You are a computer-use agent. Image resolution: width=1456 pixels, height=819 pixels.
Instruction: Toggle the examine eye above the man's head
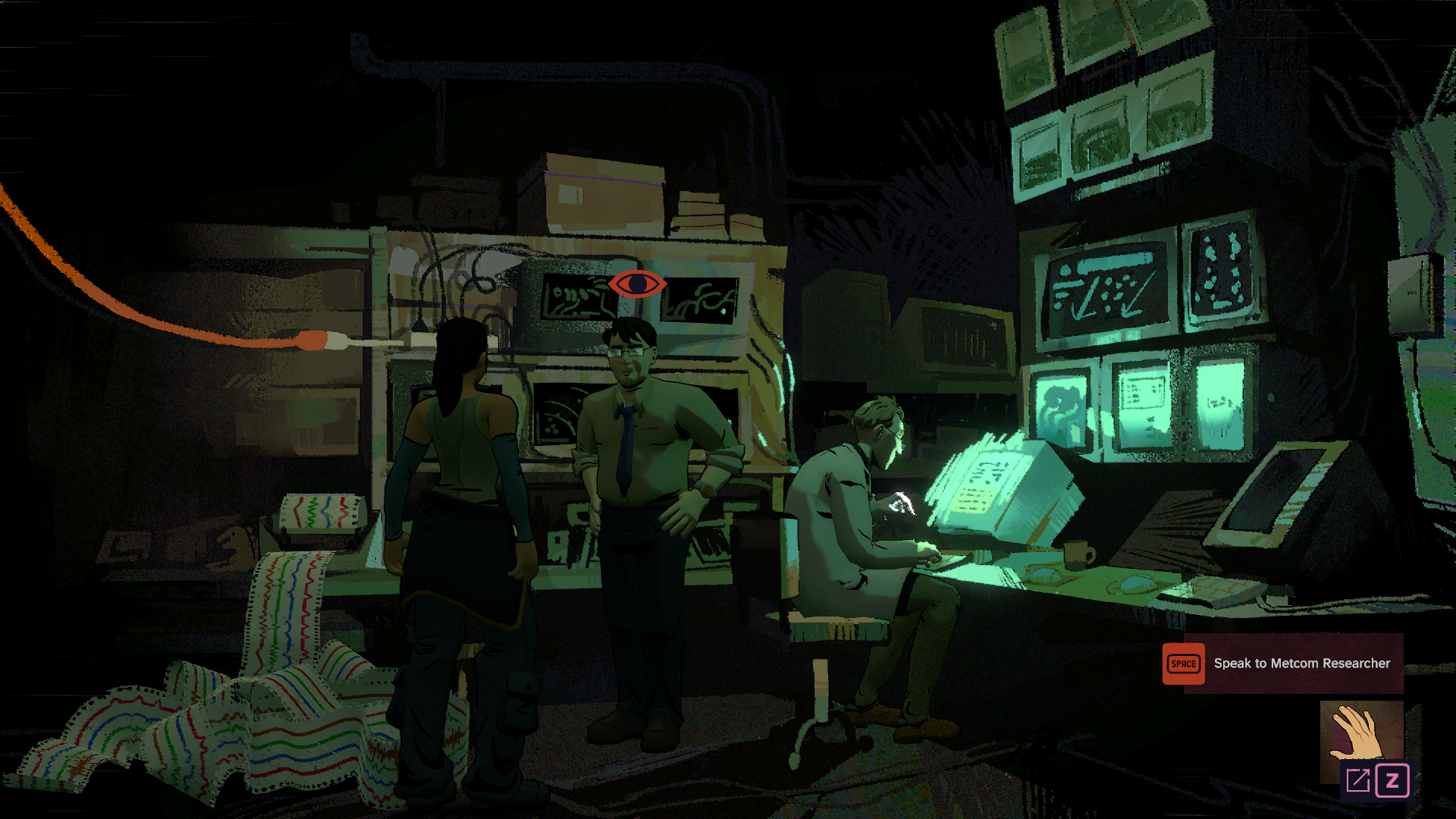[635, 283]
